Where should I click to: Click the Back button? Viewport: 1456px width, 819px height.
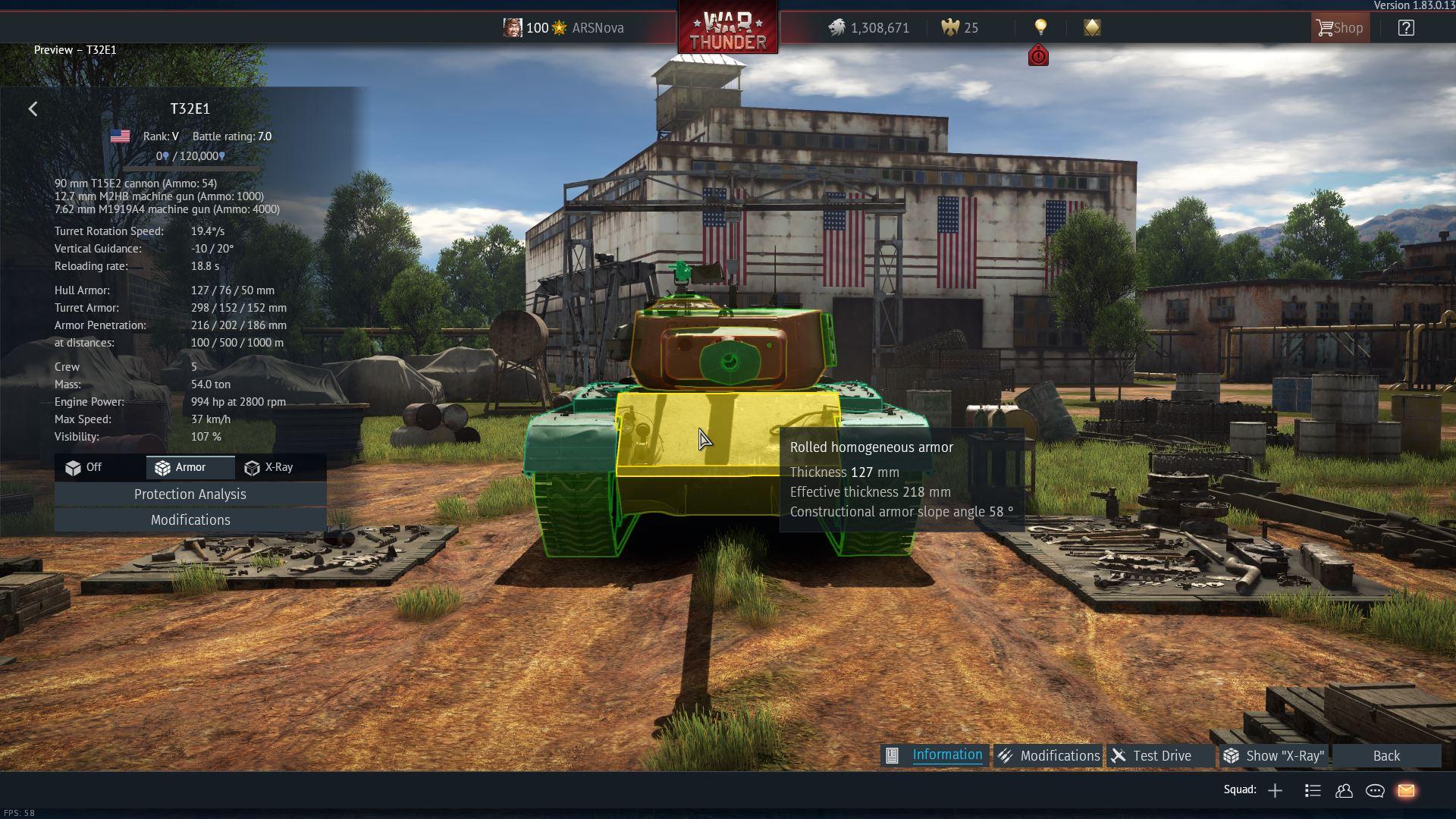(1386, 756)
